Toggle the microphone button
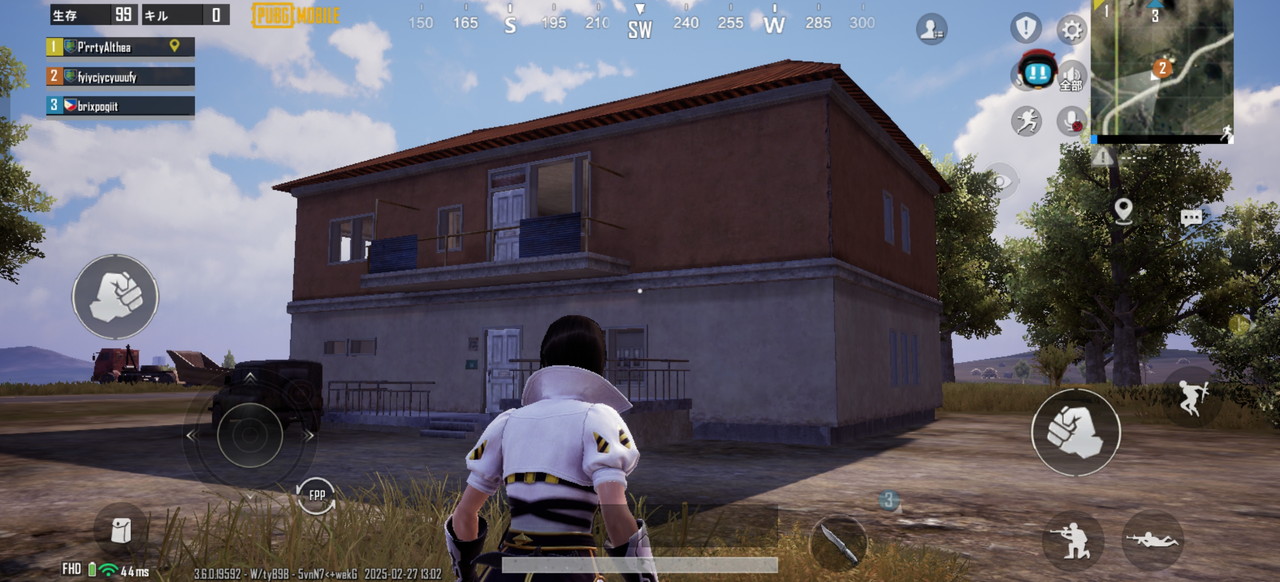 point(1071,121)
